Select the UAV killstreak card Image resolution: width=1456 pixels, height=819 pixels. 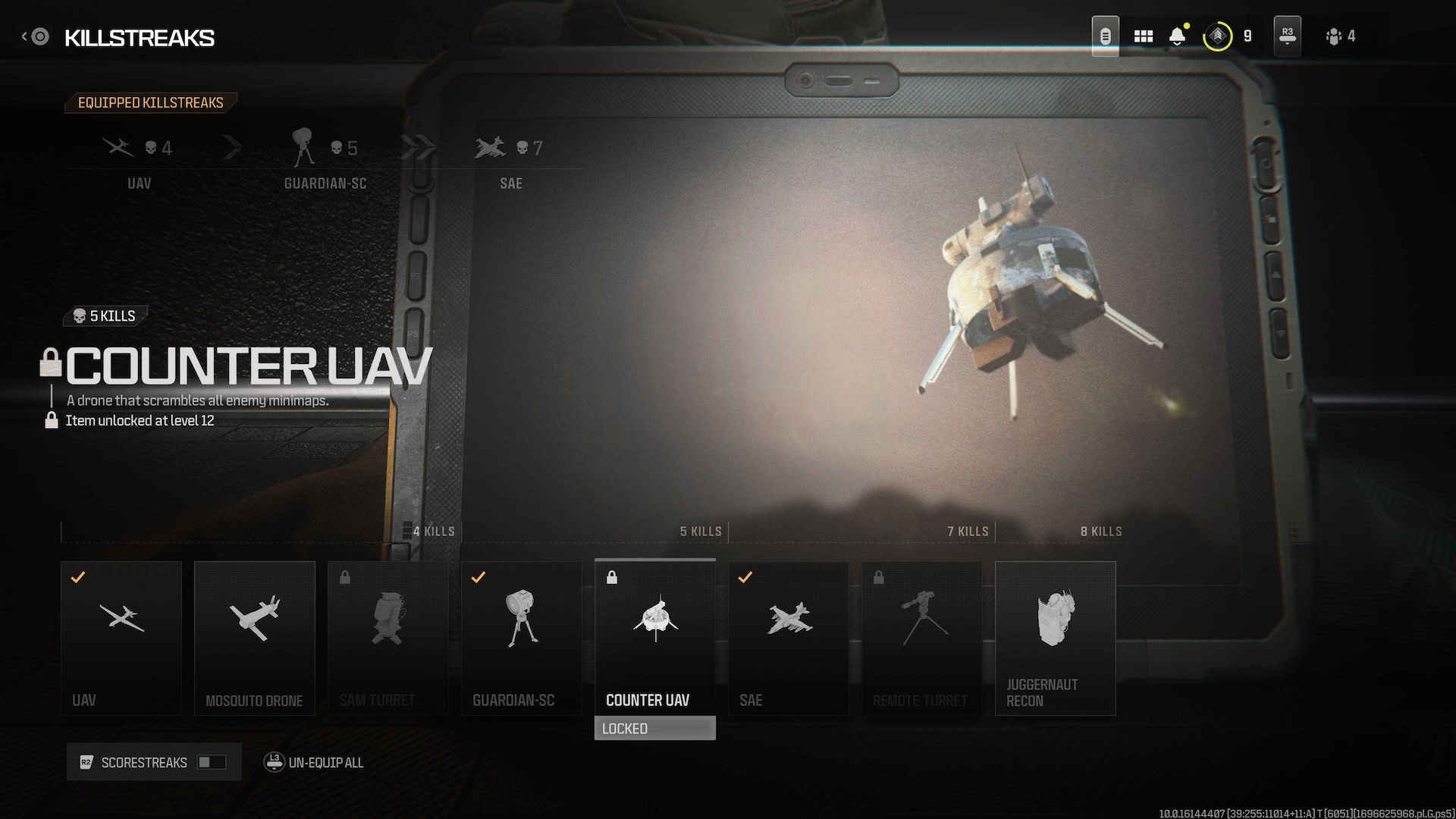click(x=121, y=637)
